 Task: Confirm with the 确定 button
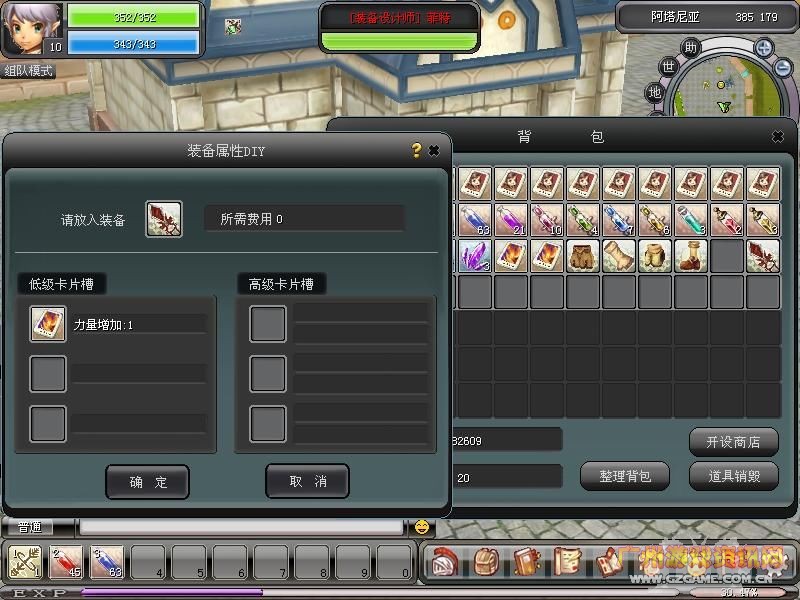point(147,482)
